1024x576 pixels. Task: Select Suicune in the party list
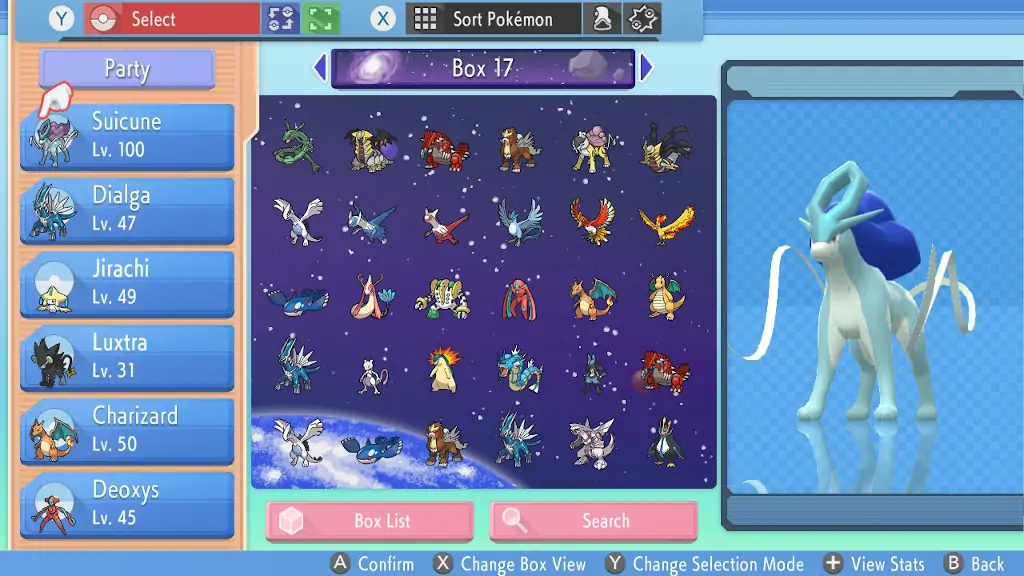pos(127,136)
